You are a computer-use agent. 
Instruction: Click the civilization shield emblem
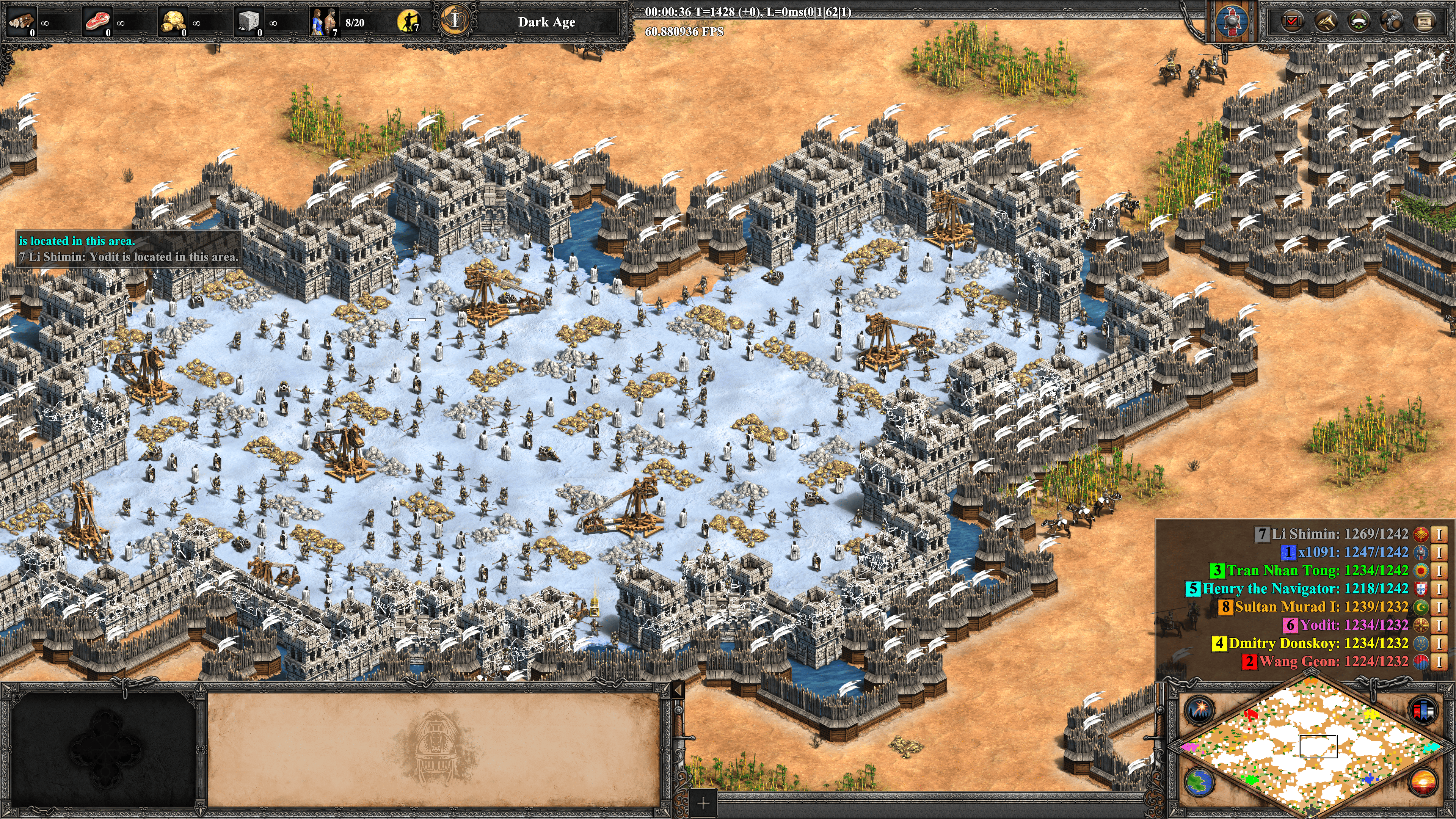pos(1231,22)
